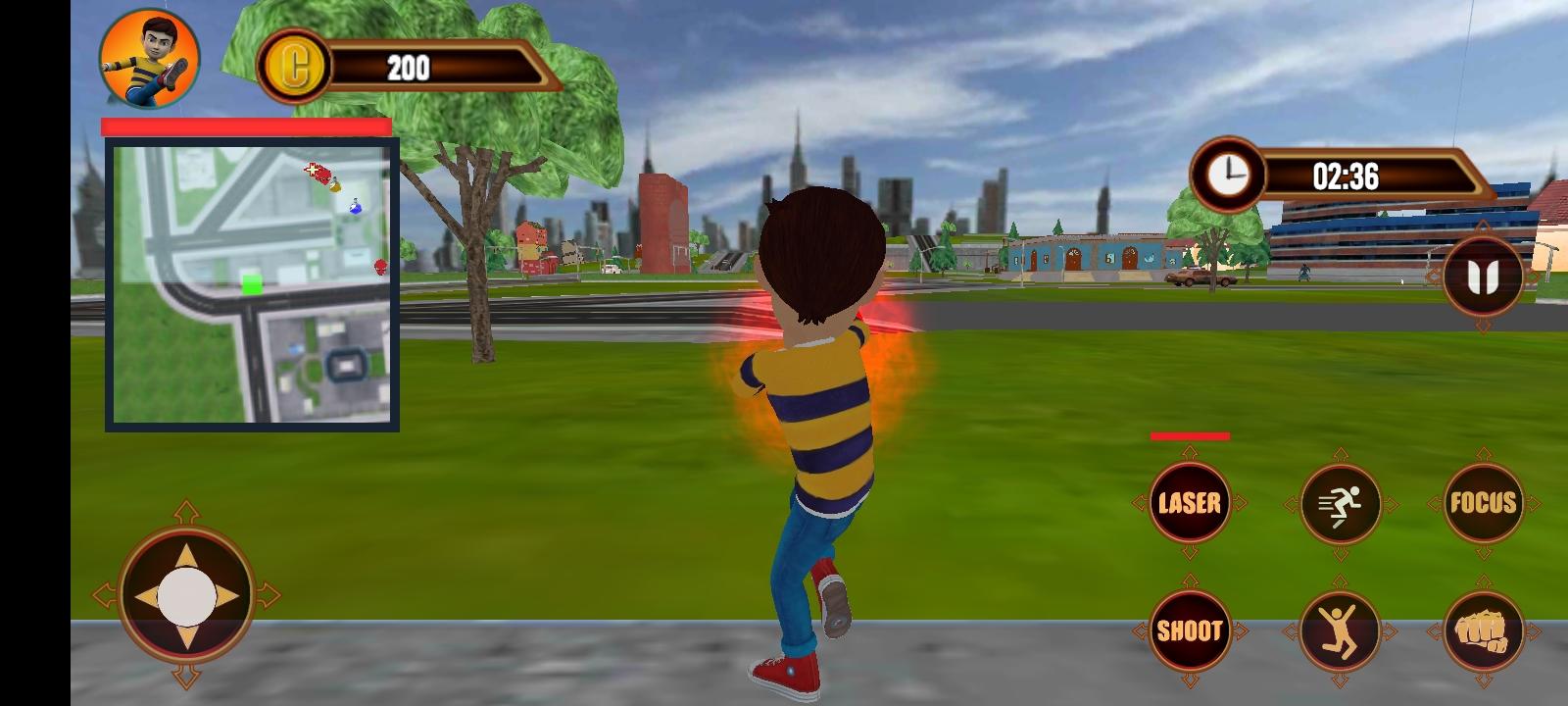Viewport: 1568px width, 706px height.
Task: Tap the punch fist icon
Action: [1483, 632]
